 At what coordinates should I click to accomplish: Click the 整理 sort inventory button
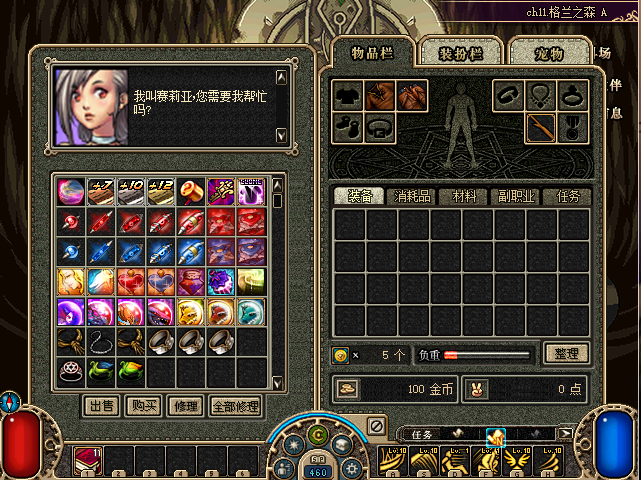[x=566, y=353]
